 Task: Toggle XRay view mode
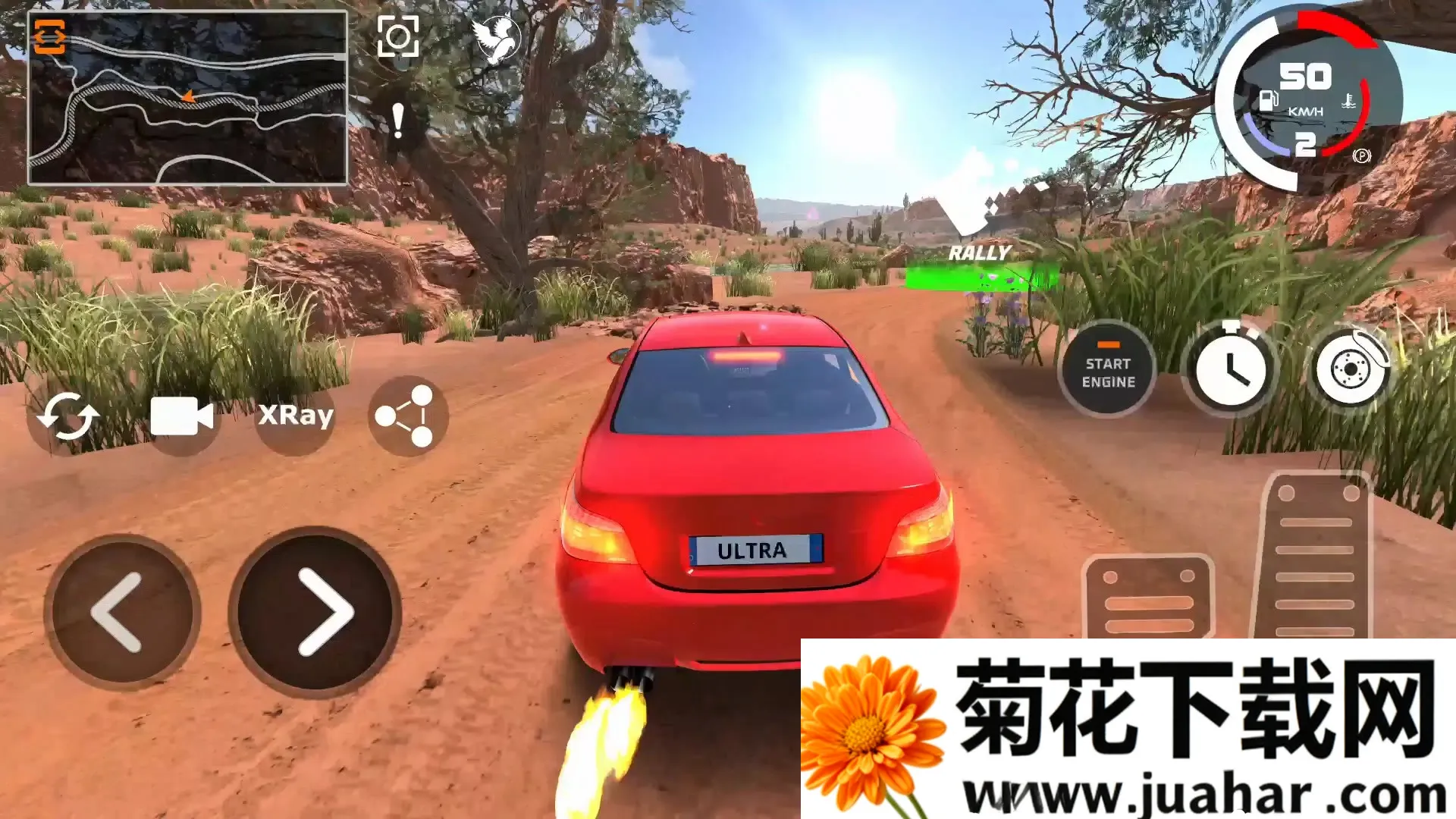(x=295, y=416)
